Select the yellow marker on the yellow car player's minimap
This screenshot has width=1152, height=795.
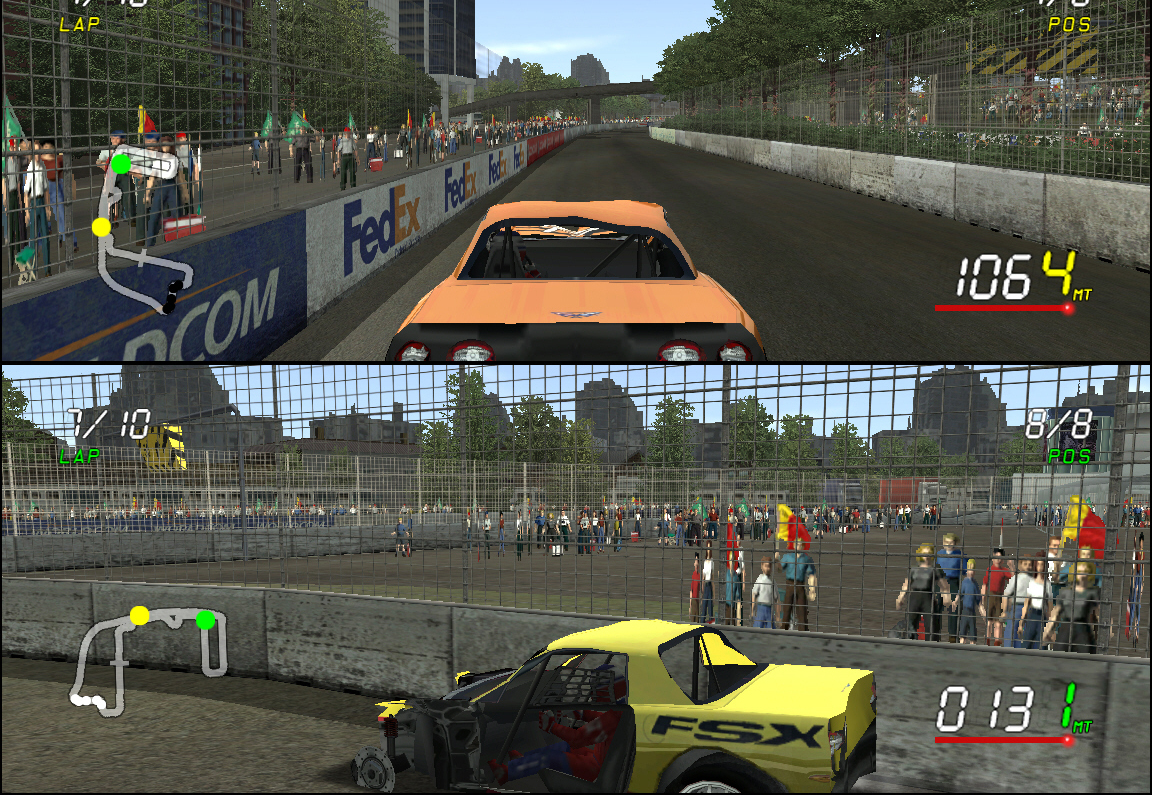click(x=139, y=614)
